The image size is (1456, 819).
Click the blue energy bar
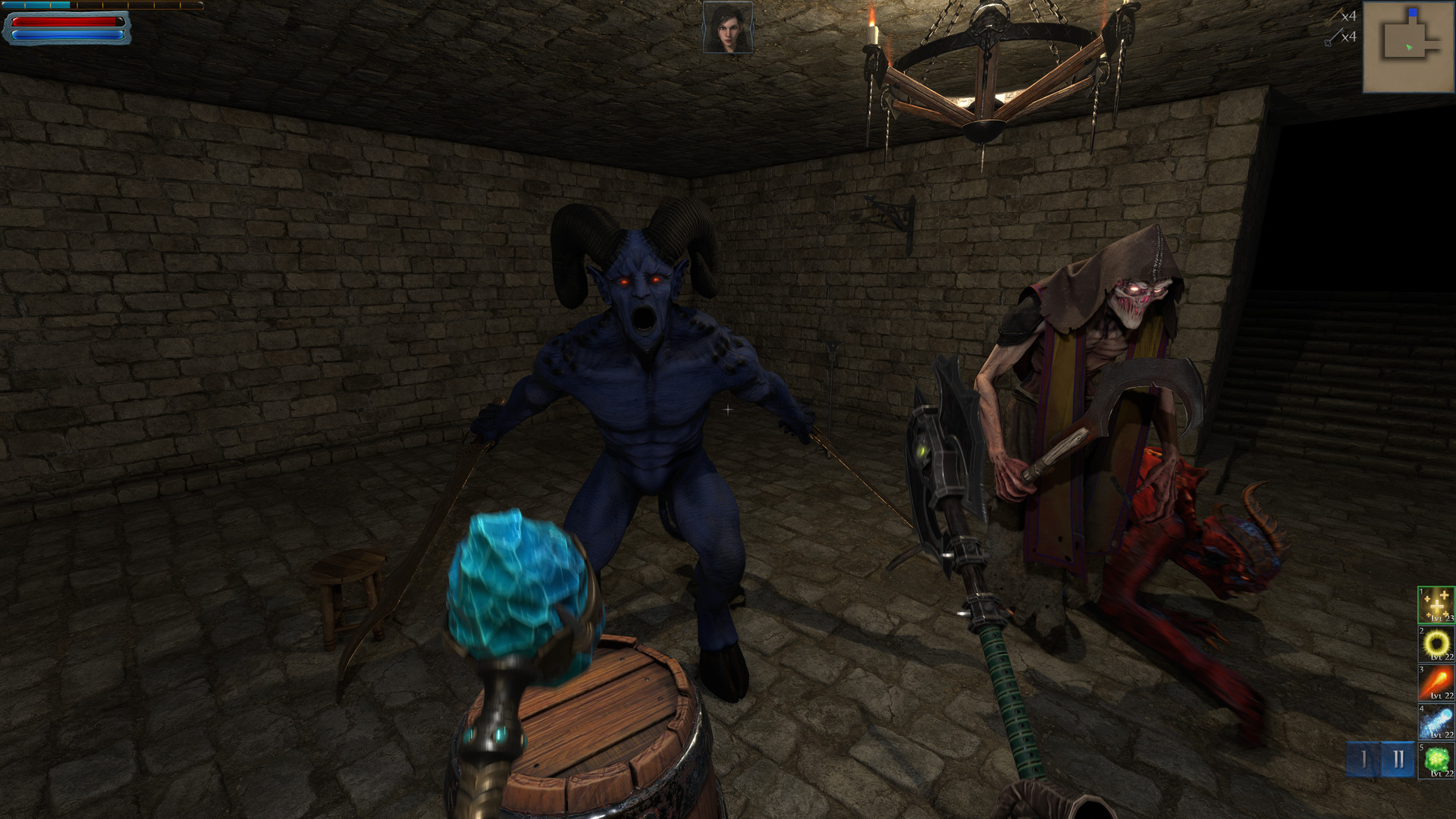coord(67,35)
